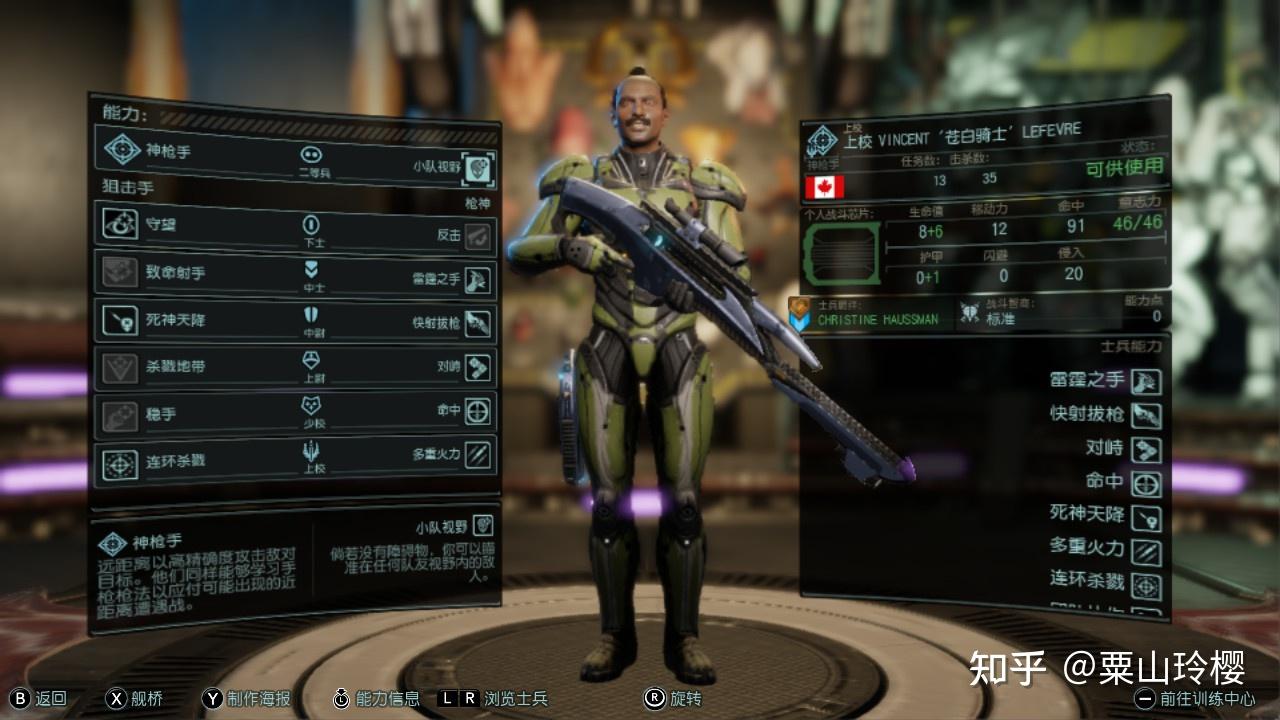Select 对峙 in the ability tree
The width and height of the screenshot is (1280, 720).
479,367
